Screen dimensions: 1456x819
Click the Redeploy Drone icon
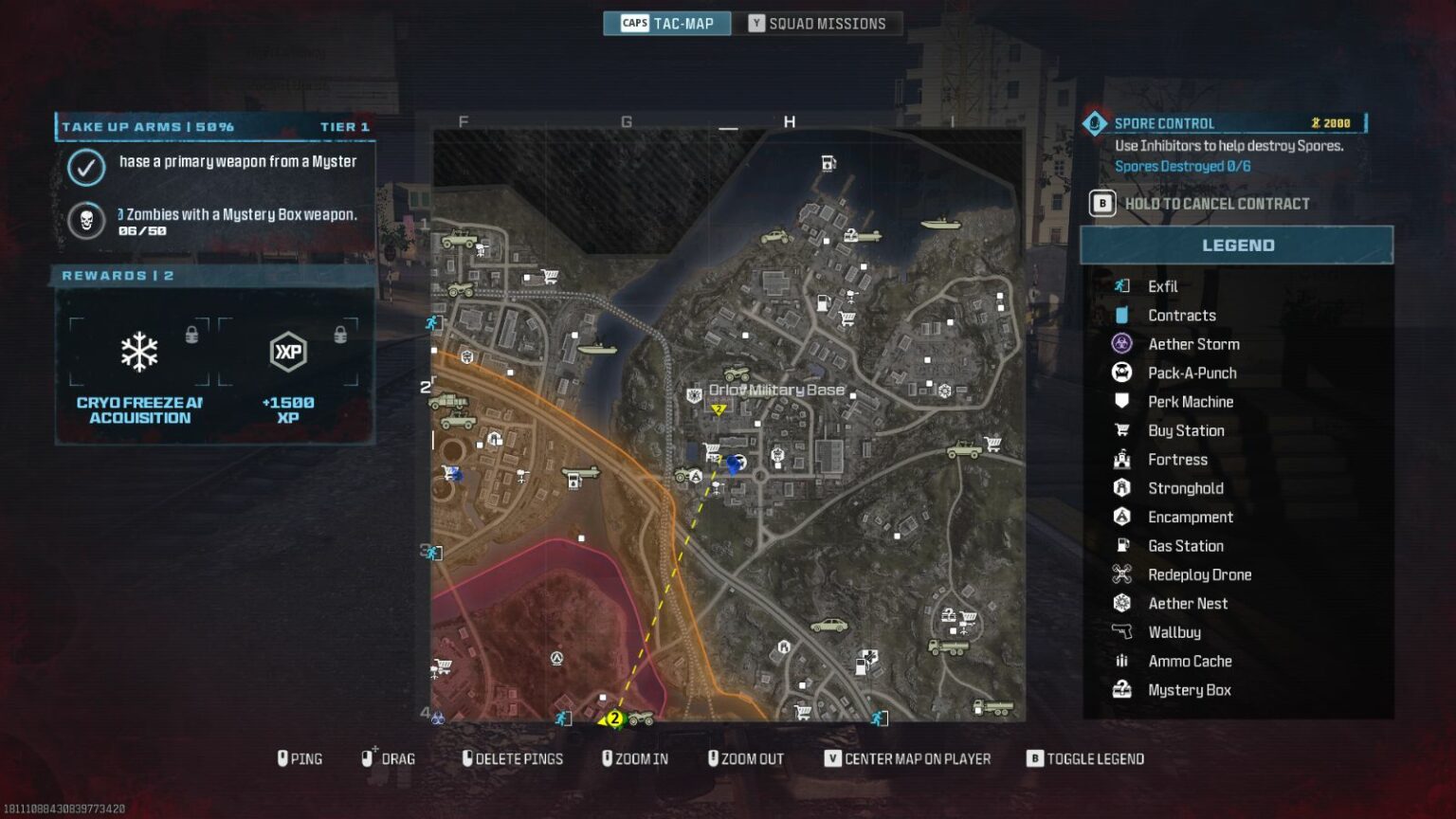1122,574
